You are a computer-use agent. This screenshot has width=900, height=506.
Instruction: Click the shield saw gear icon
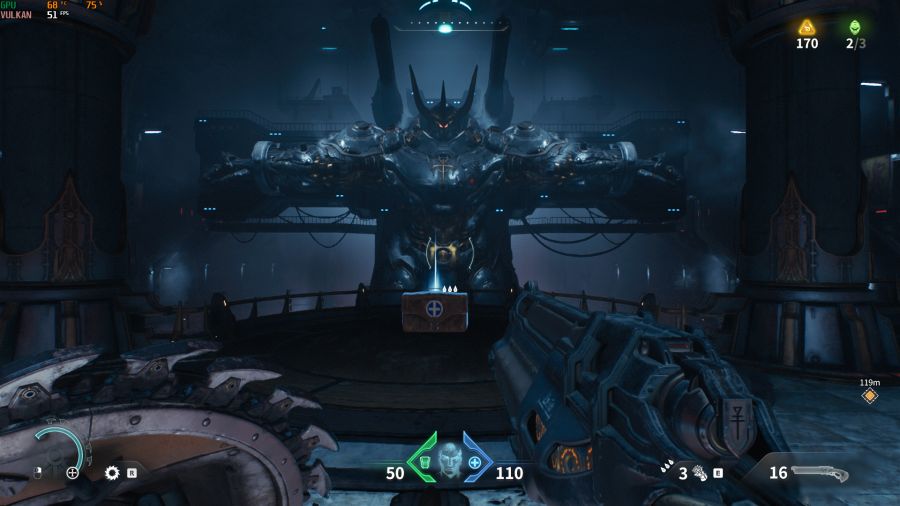[x=112, y=472]
